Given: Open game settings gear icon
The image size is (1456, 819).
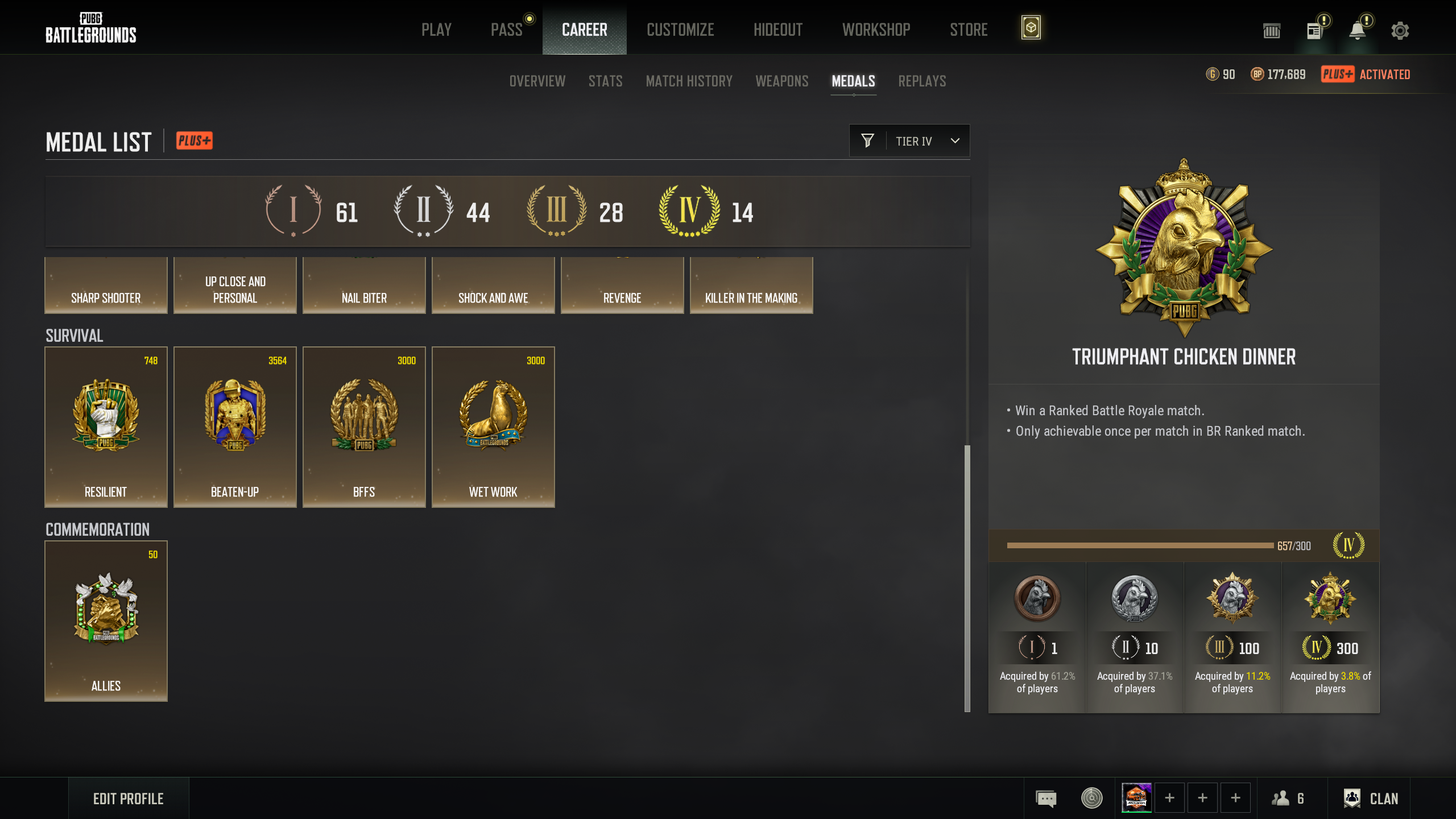Looking at the screenshot, I should (x=1400, y=31).
